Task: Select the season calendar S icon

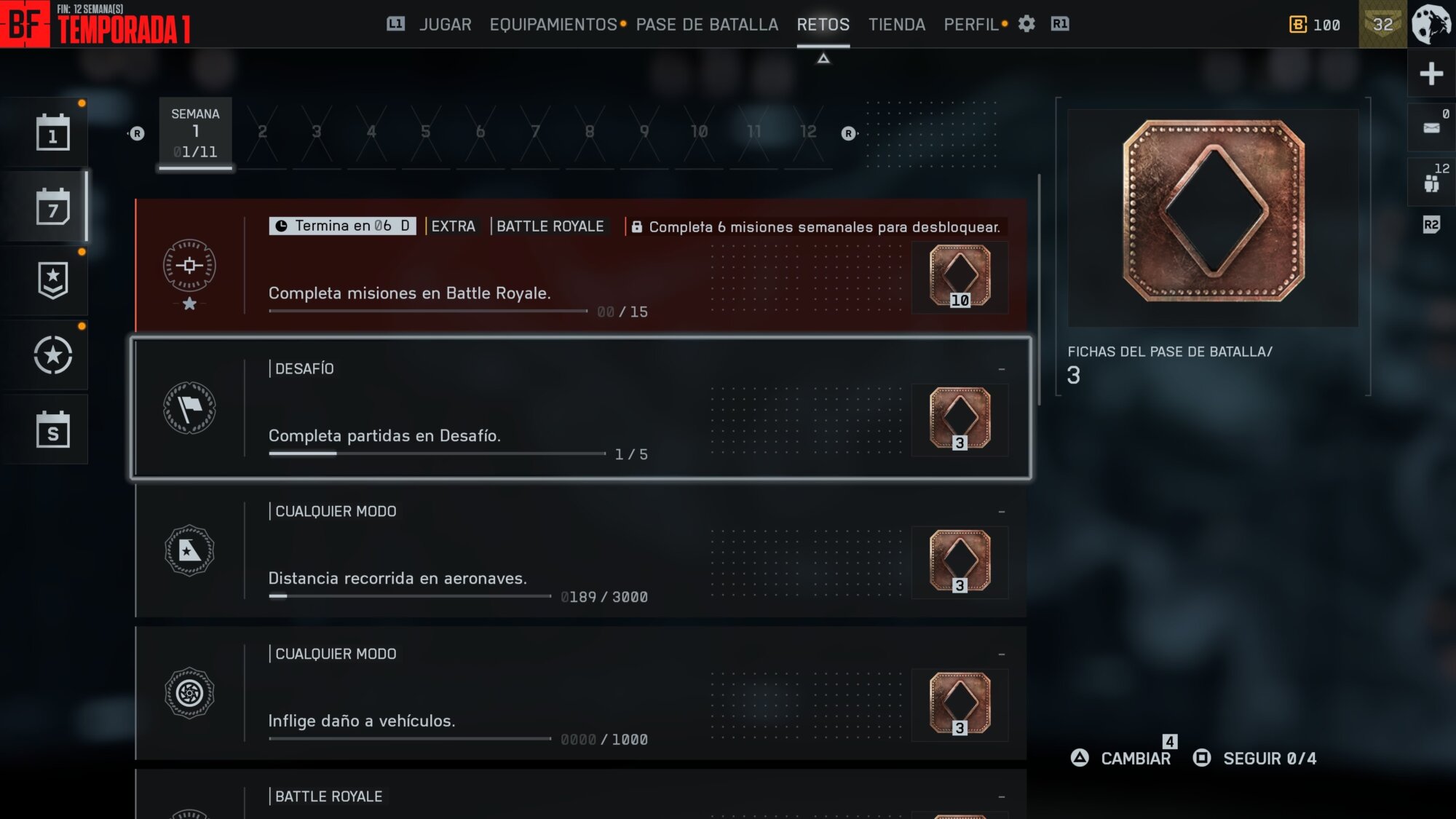Action: click(53, 430)
